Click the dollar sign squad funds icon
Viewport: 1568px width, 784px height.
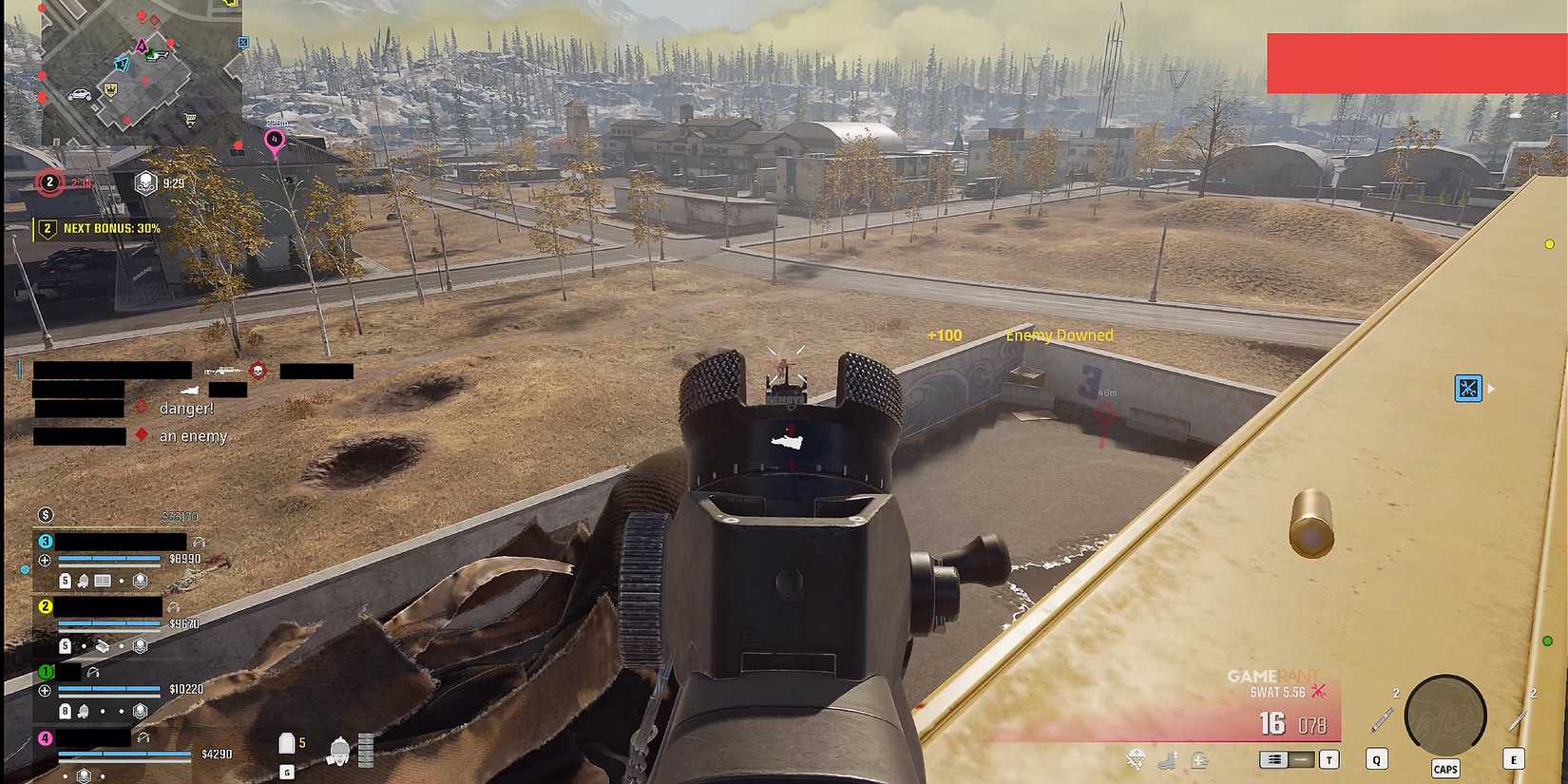44,515
